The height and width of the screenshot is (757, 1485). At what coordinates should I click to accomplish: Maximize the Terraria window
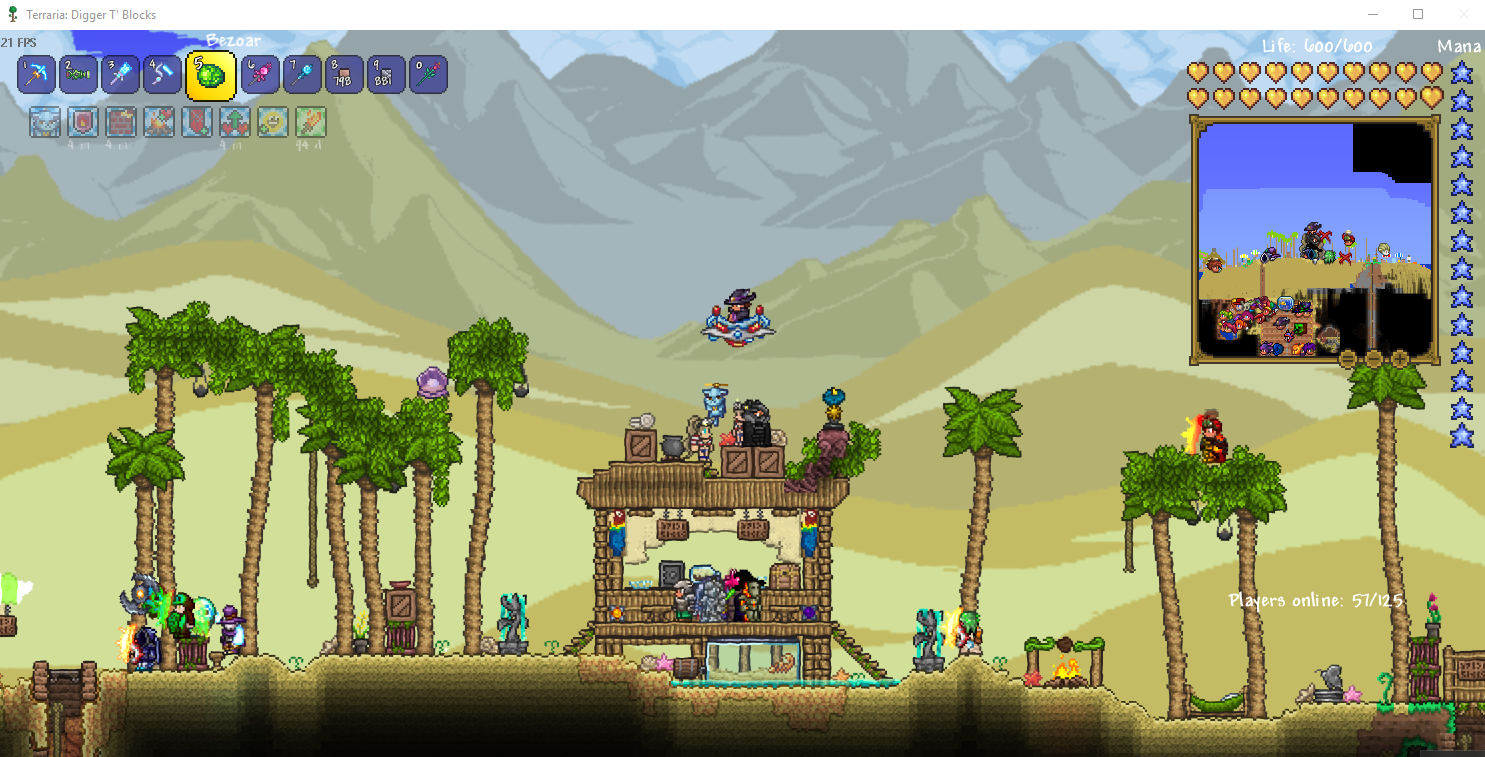point(1418,14)
